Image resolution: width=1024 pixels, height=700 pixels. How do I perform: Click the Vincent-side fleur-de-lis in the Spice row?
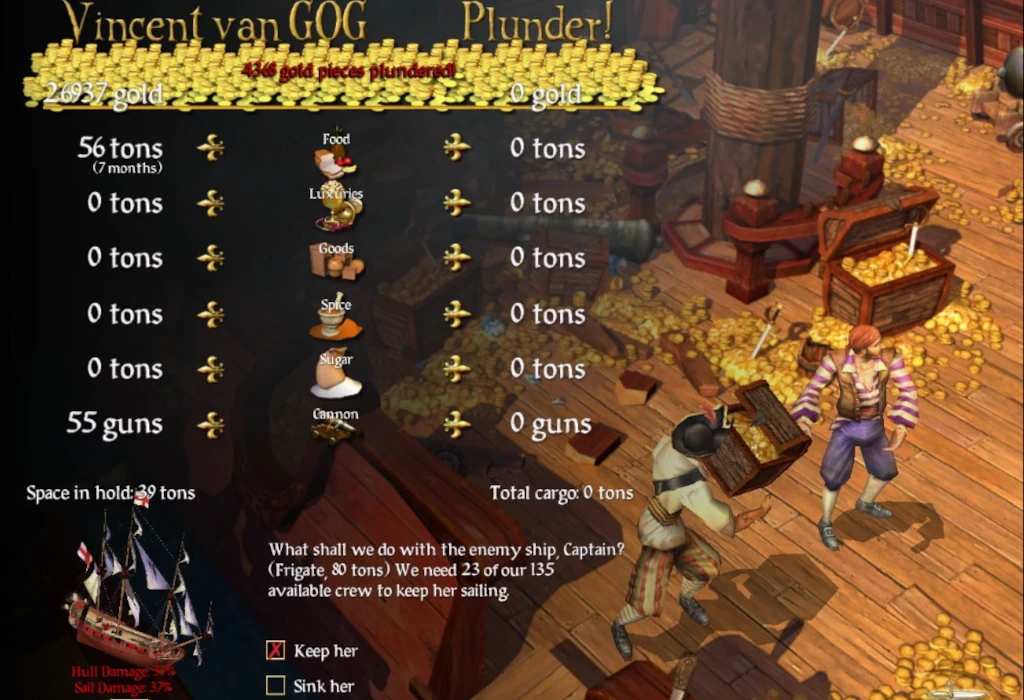210,314
